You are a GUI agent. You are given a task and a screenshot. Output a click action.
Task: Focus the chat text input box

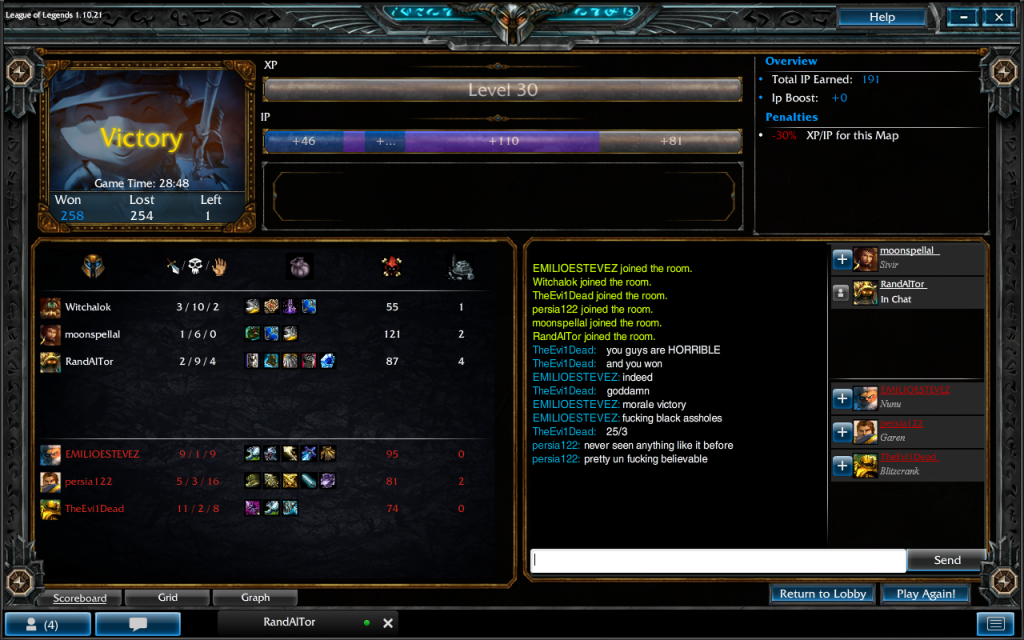coord(717,560)
